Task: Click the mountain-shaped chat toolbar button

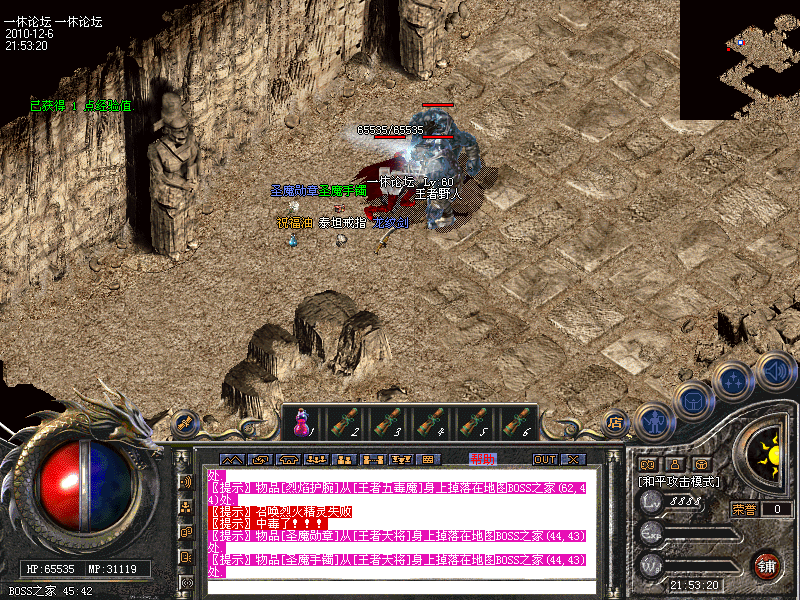Action: pos(231,459)
